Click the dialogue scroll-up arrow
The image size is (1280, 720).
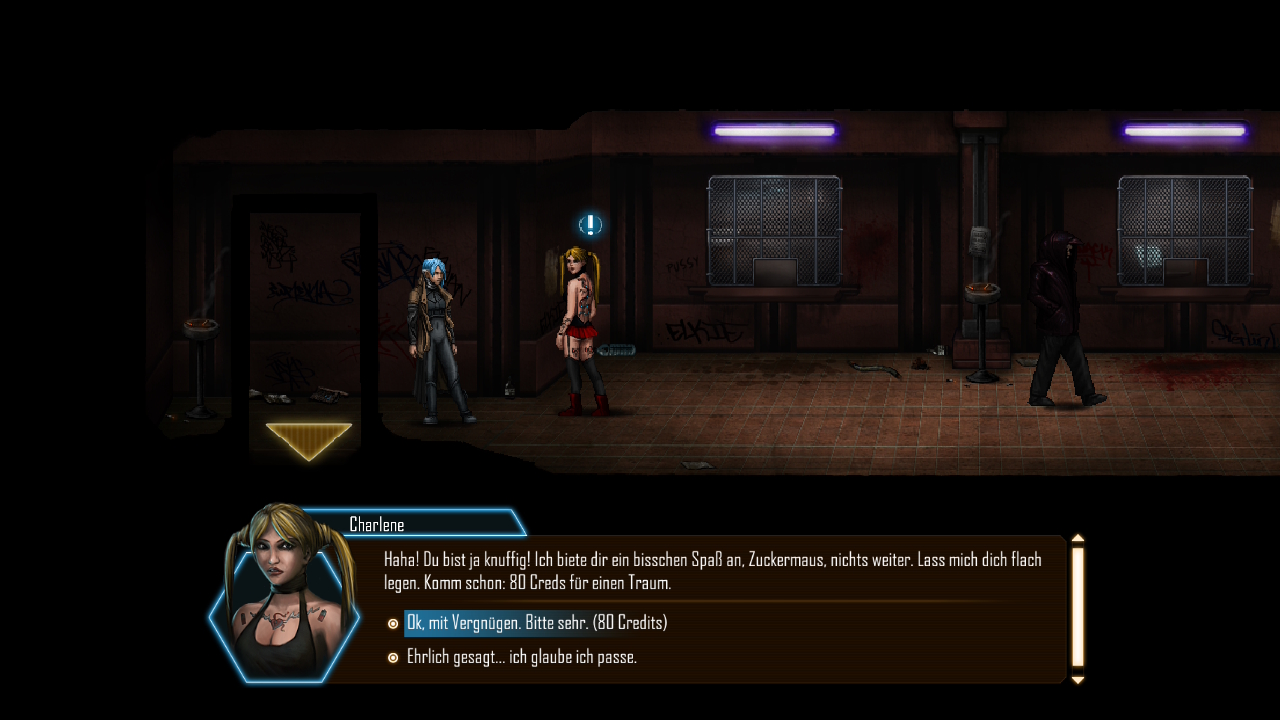pos(1078,539)
